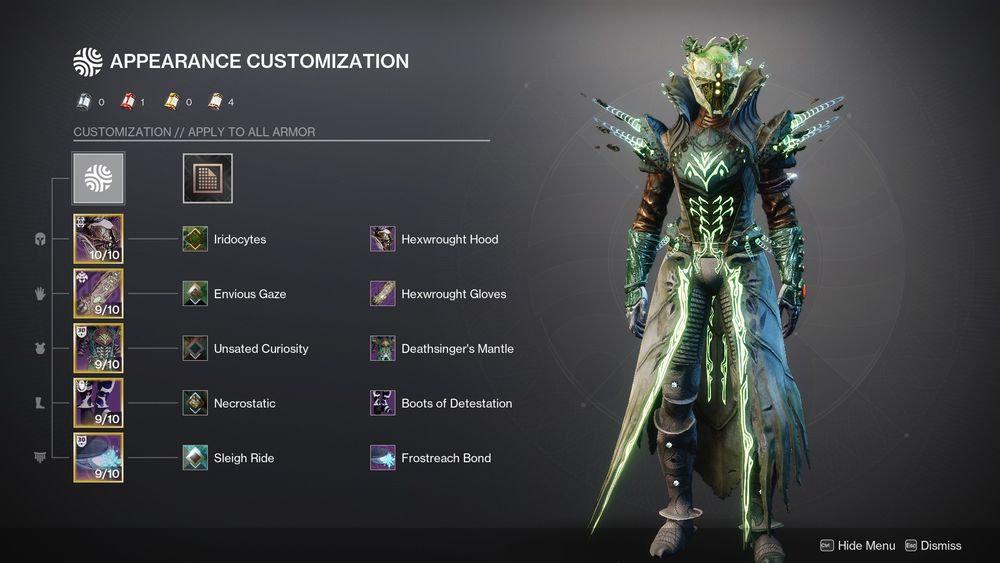This screenshot has width=1000, height=563.
Task: Open the apply-to-all-armor customization icon
Action: (98, 178)
